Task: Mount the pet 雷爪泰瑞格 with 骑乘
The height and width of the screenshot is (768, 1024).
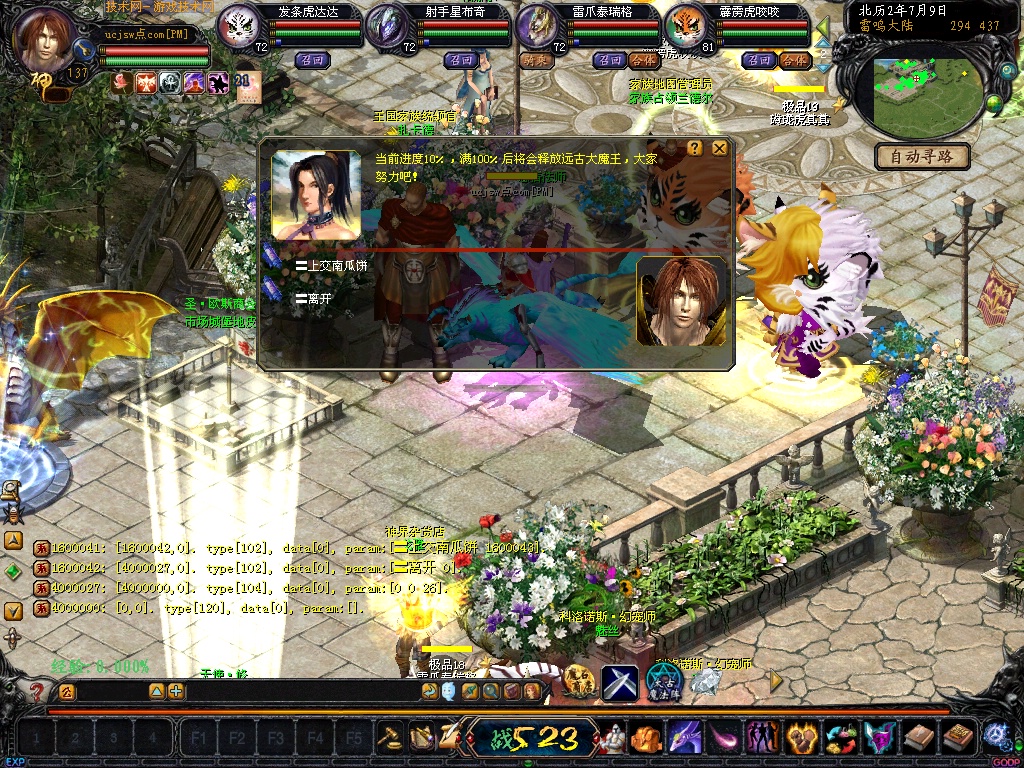Action: point(536,60)
